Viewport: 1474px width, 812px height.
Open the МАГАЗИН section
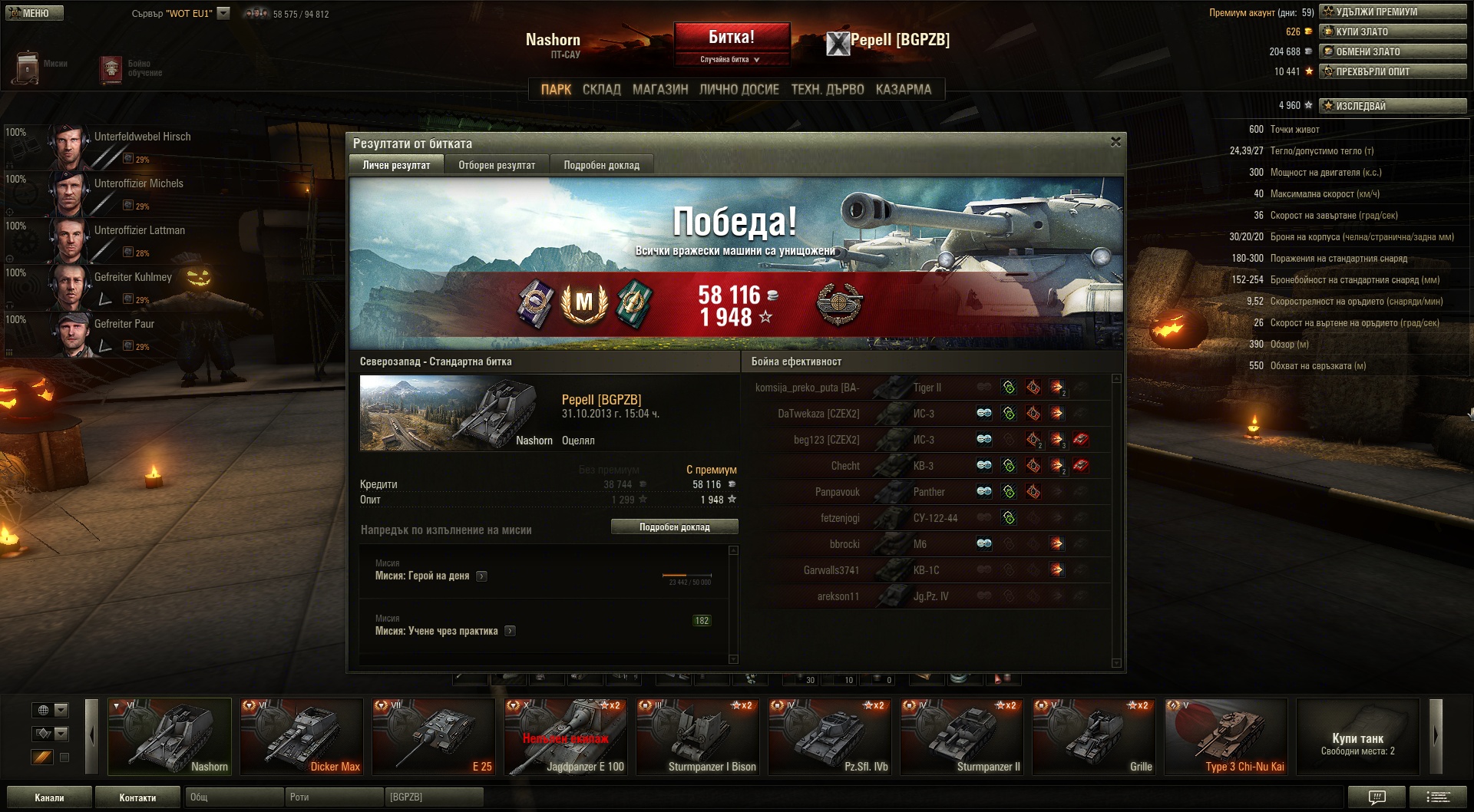click(x=660, y=90)
